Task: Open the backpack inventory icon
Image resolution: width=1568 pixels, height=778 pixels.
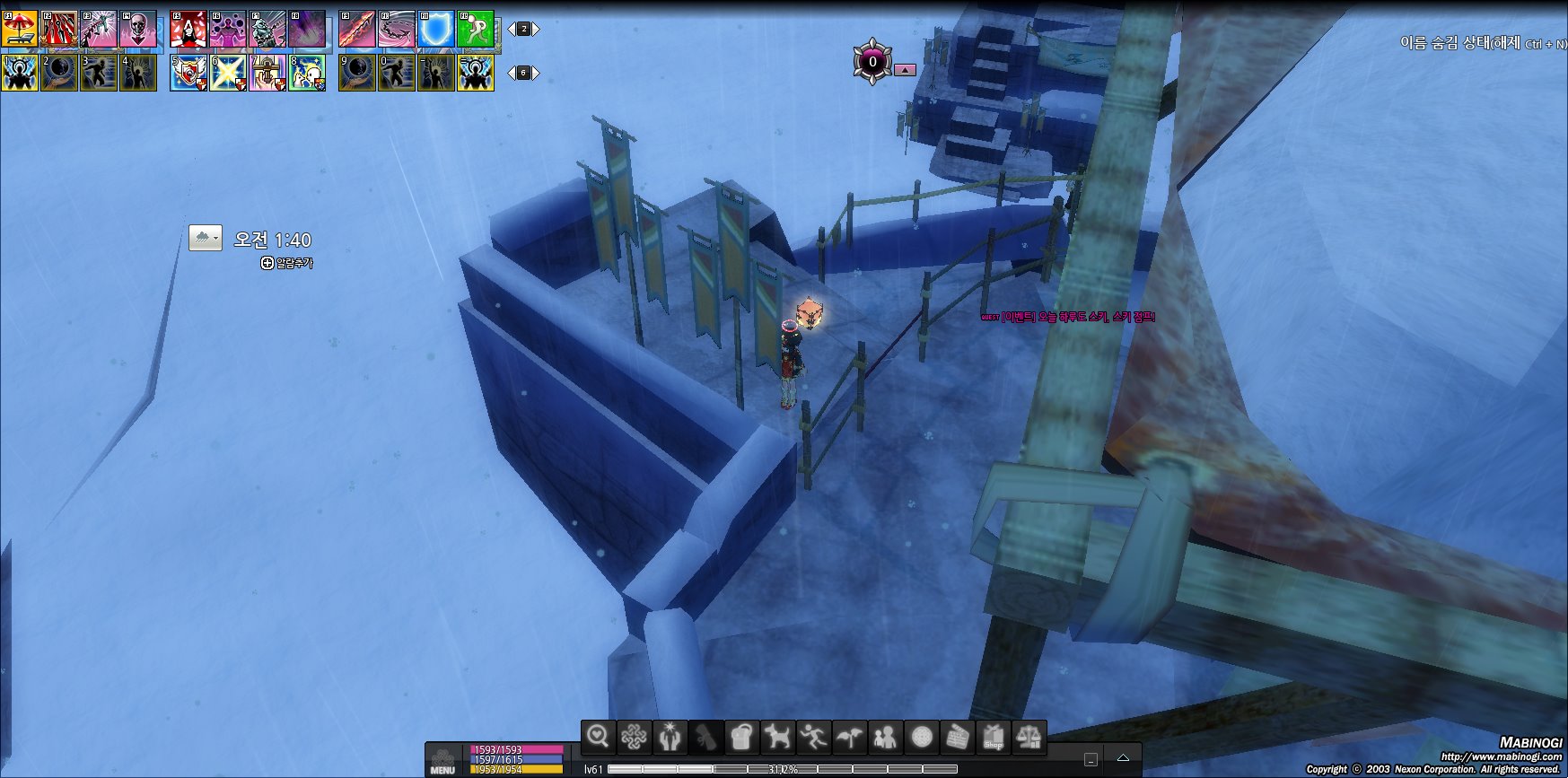Action: coord(740,738)
